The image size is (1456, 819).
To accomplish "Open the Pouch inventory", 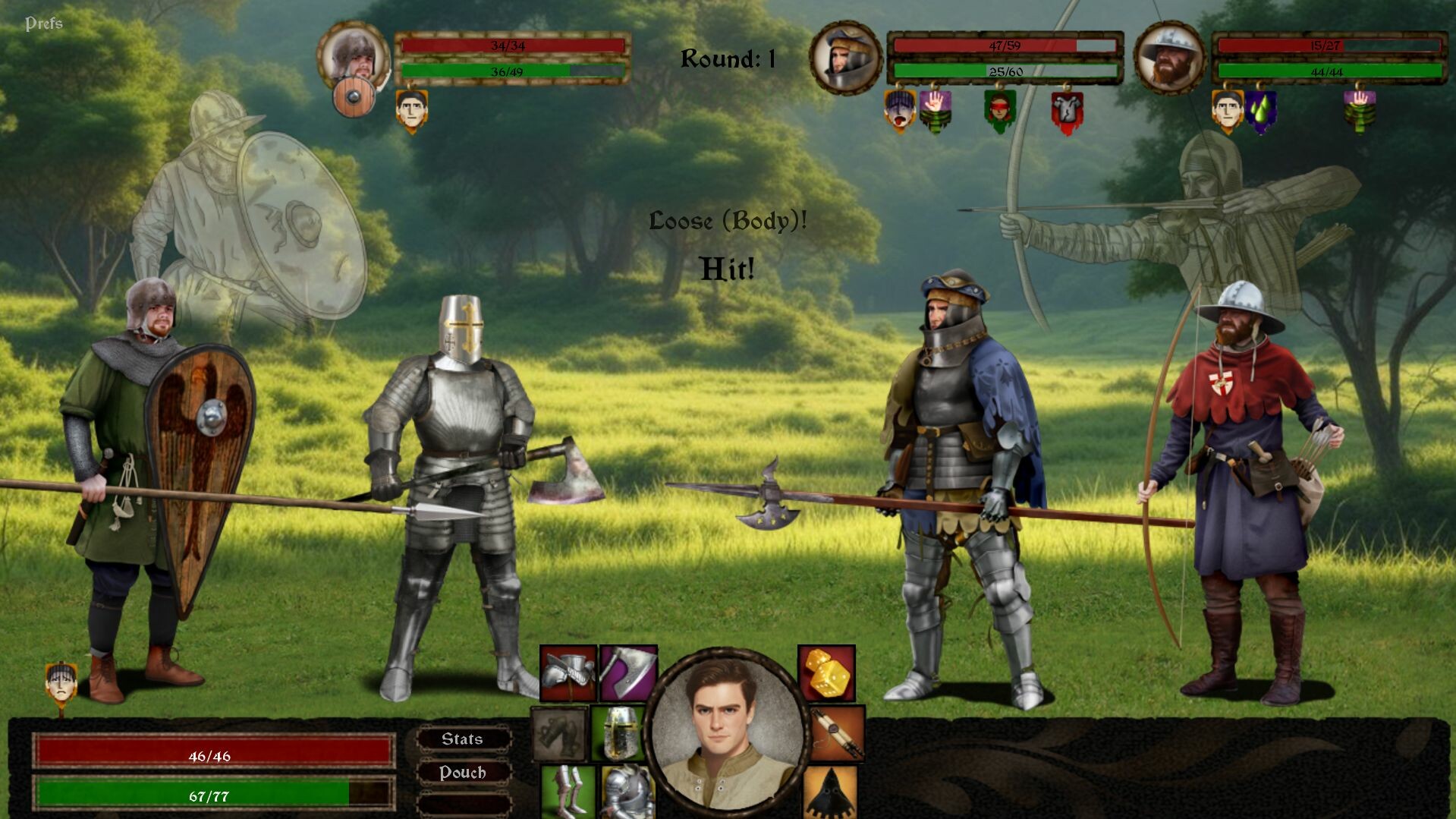I will point(464,773).
